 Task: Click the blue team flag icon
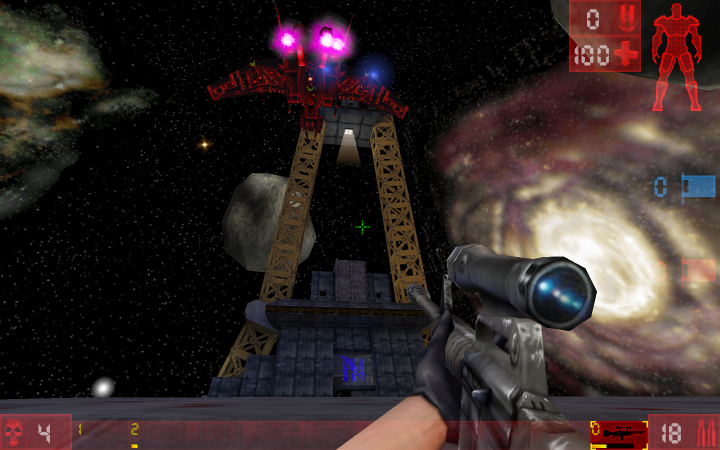[x=698, y=186]
